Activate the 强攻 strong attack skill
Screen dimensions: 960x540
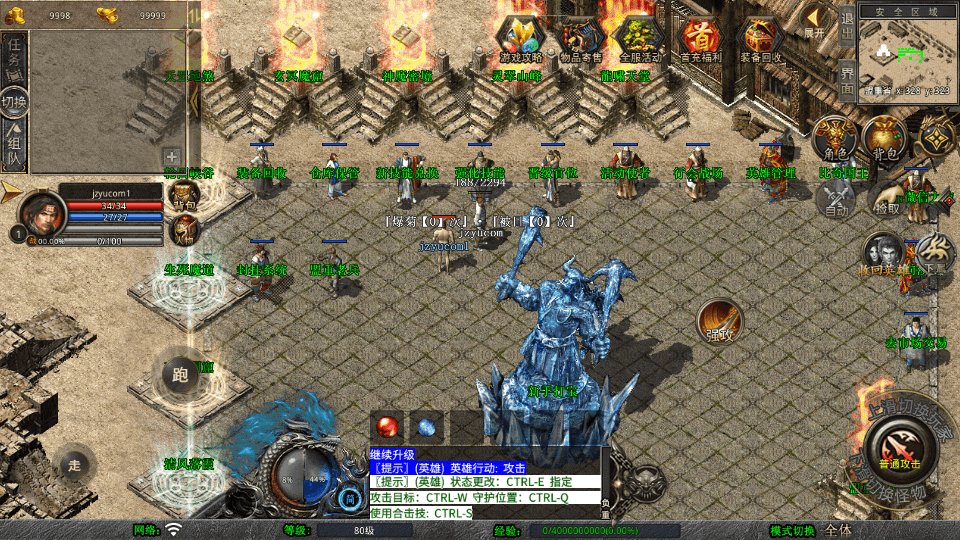click(x=720, y=322)
